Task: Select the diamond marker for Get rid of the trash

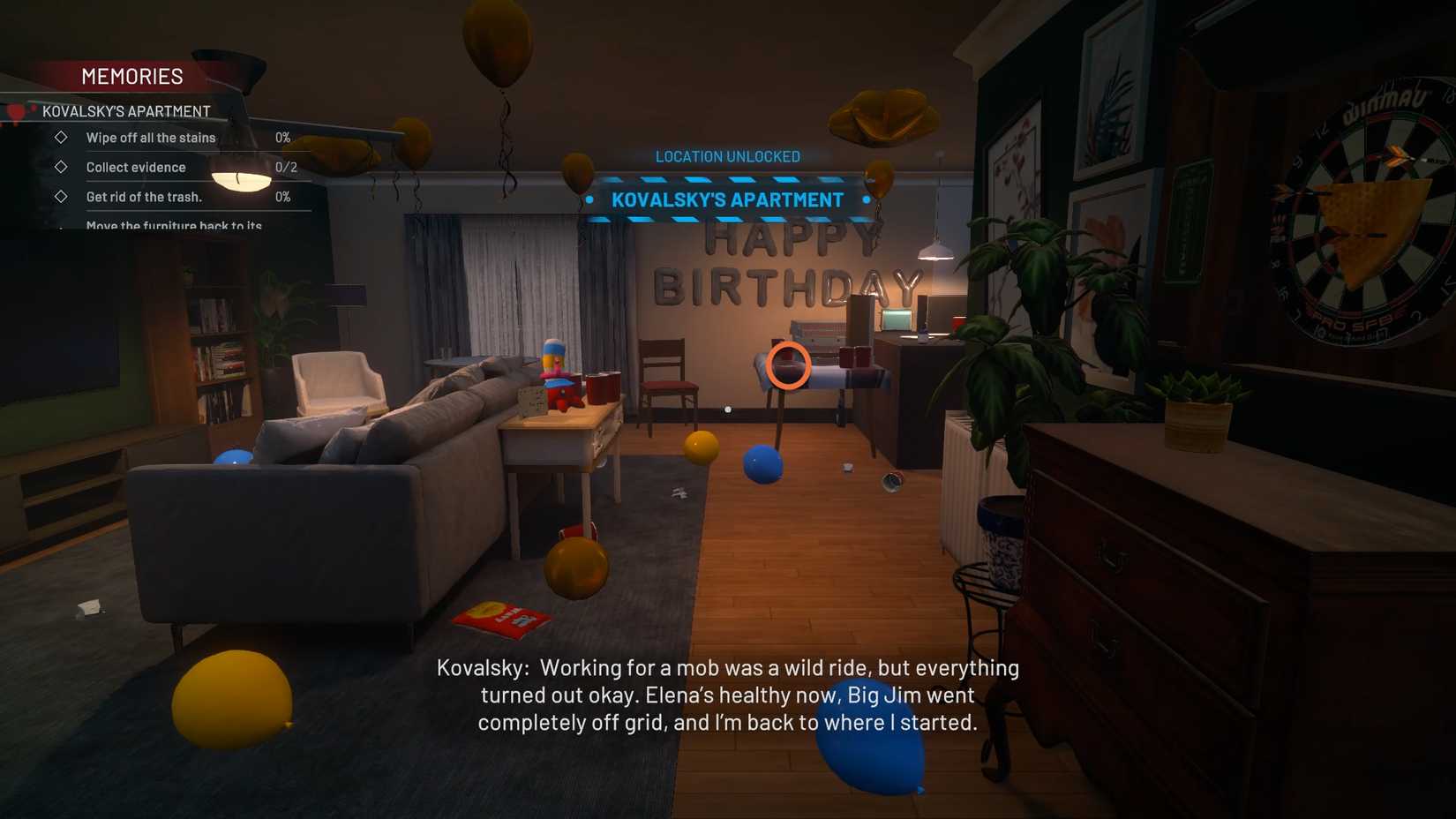Action: click(x=62, y=197)
